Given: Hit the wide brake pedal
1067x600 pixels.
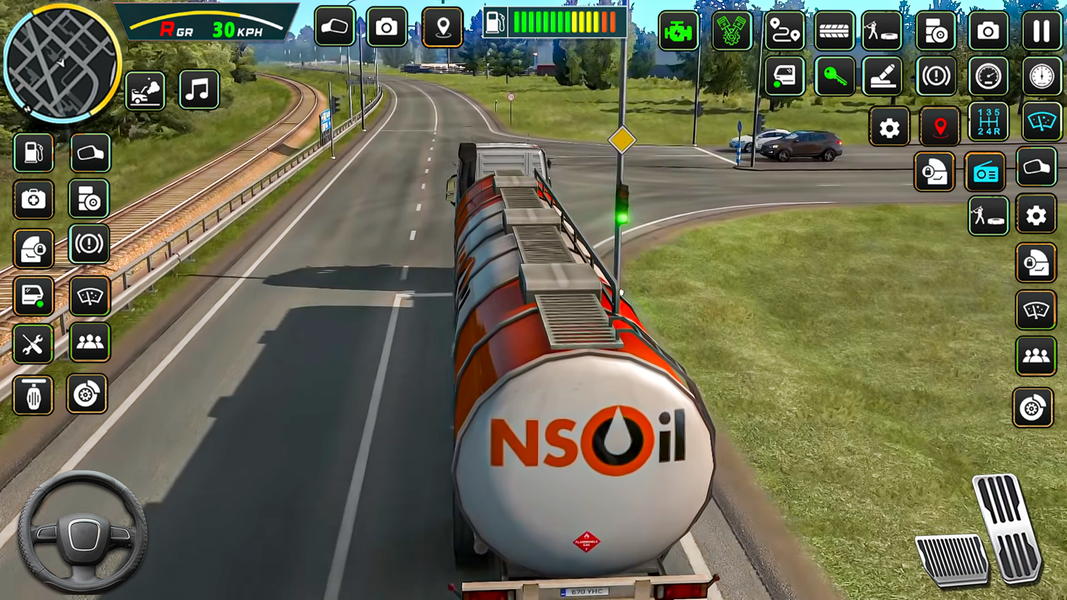Looking at the screenshot, I should tap(951, 559).
